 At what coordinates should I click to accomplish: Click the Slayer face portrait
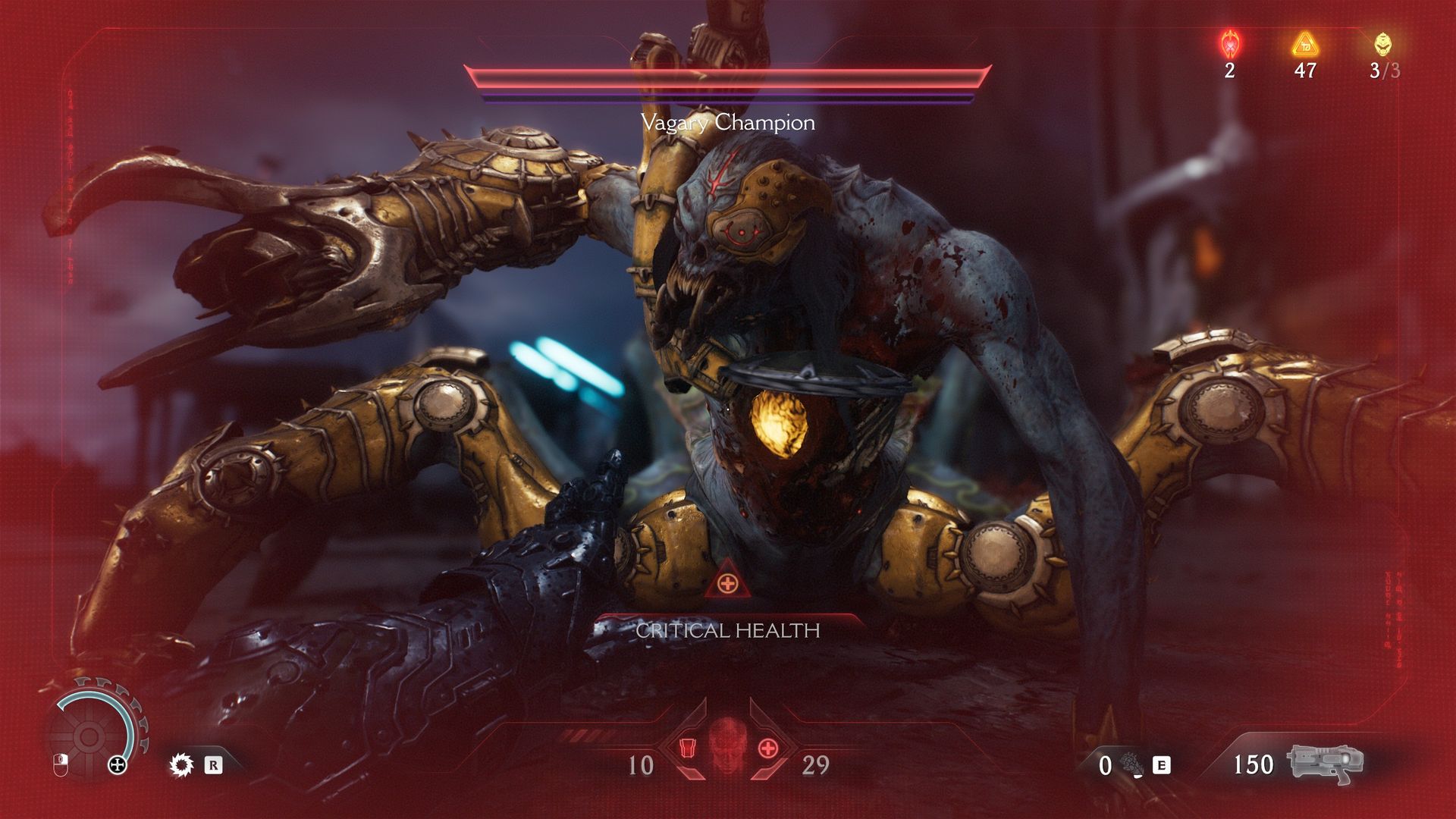pos(727,746)
